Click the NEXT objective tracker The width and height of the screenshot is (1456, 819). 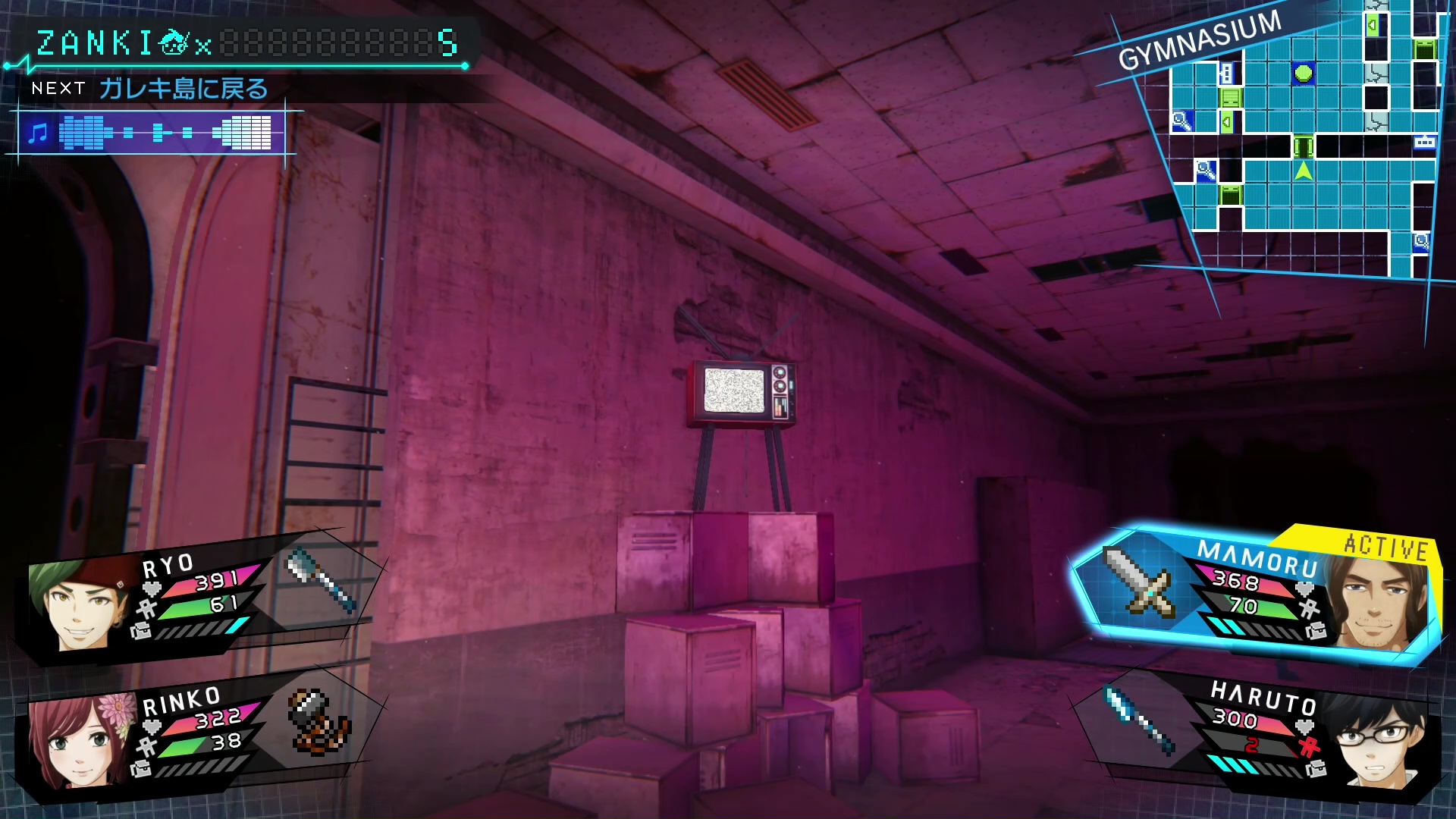(x=150, y=89)
